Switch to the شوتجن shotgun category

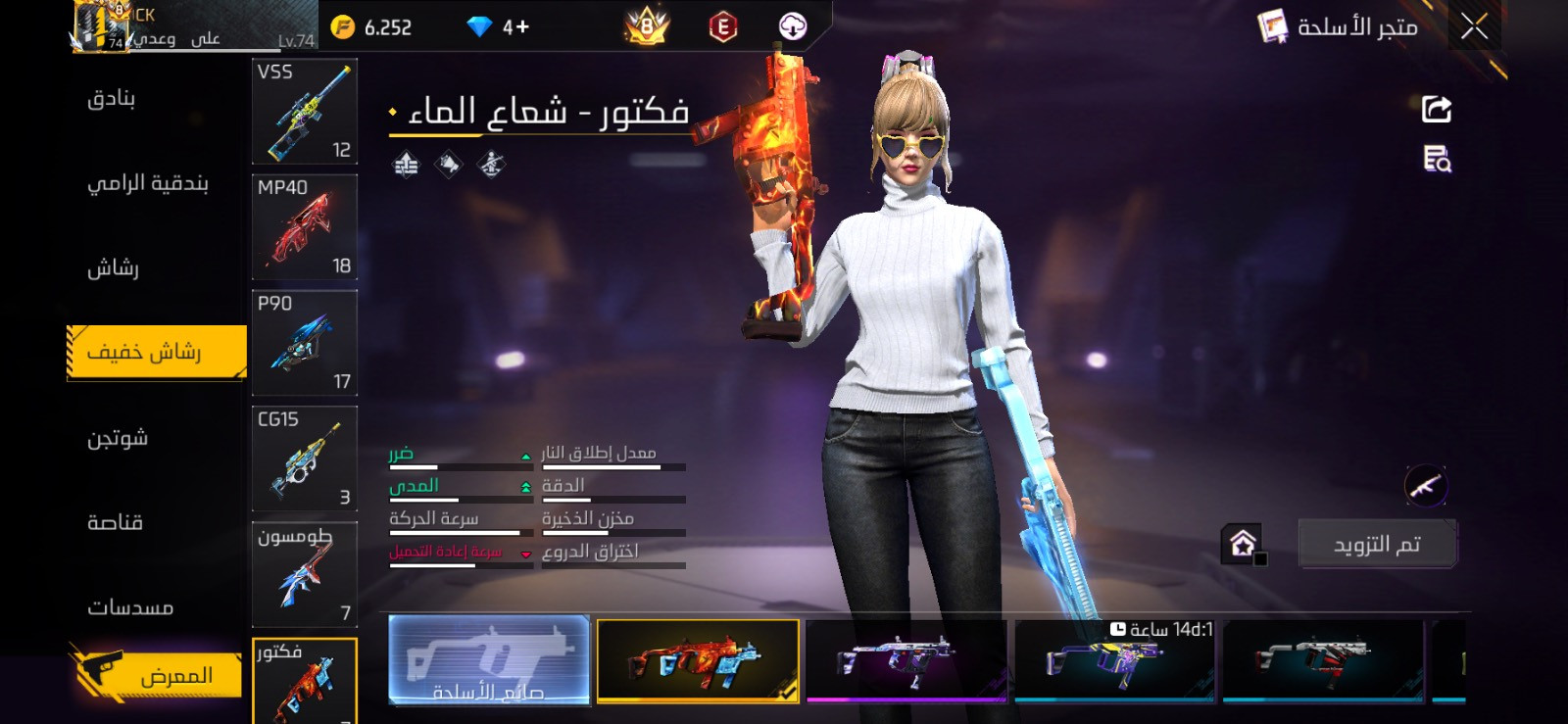click(118, 439)
